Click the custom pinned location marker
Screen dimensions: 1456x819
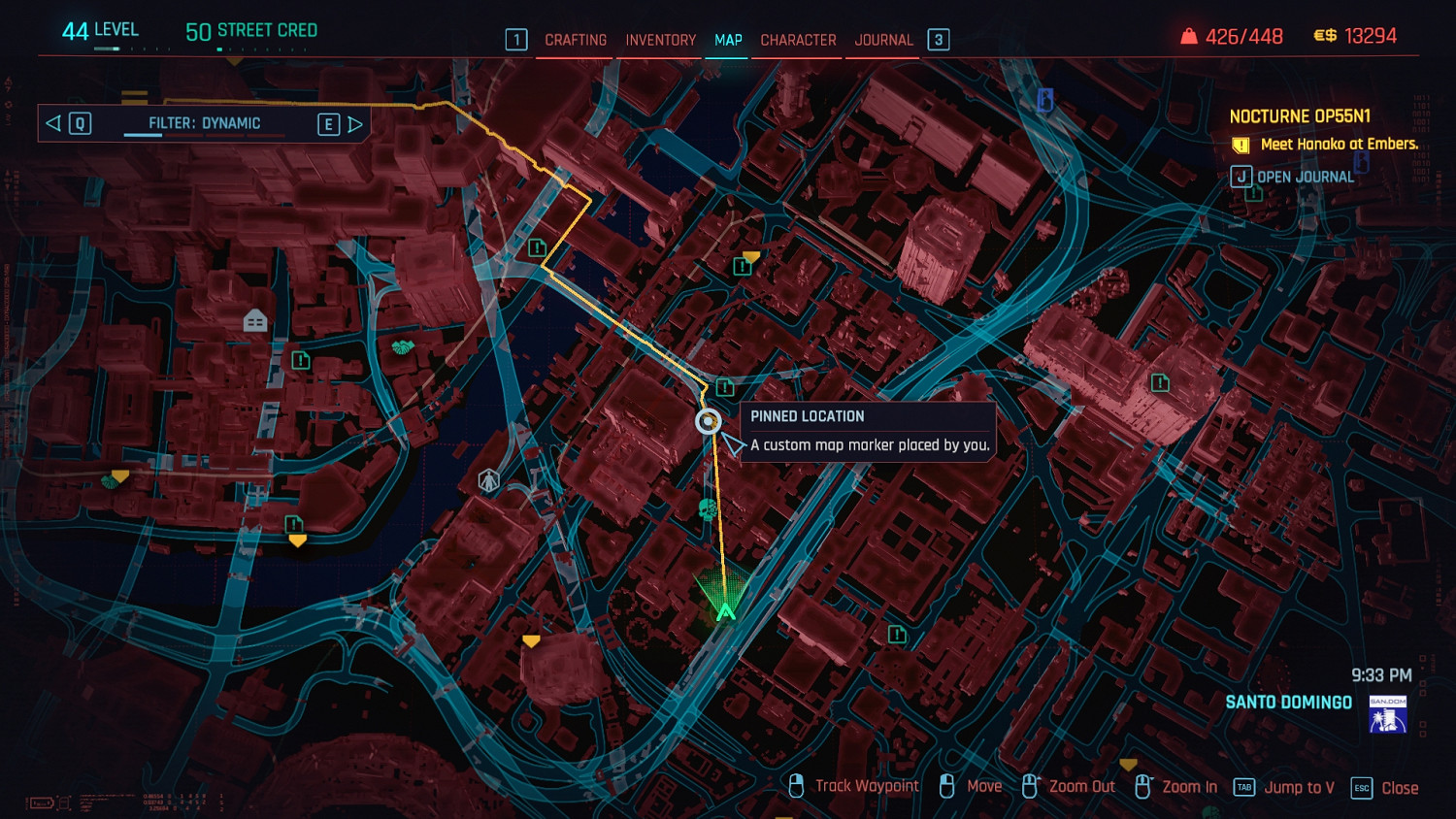(x=707, y=420)
